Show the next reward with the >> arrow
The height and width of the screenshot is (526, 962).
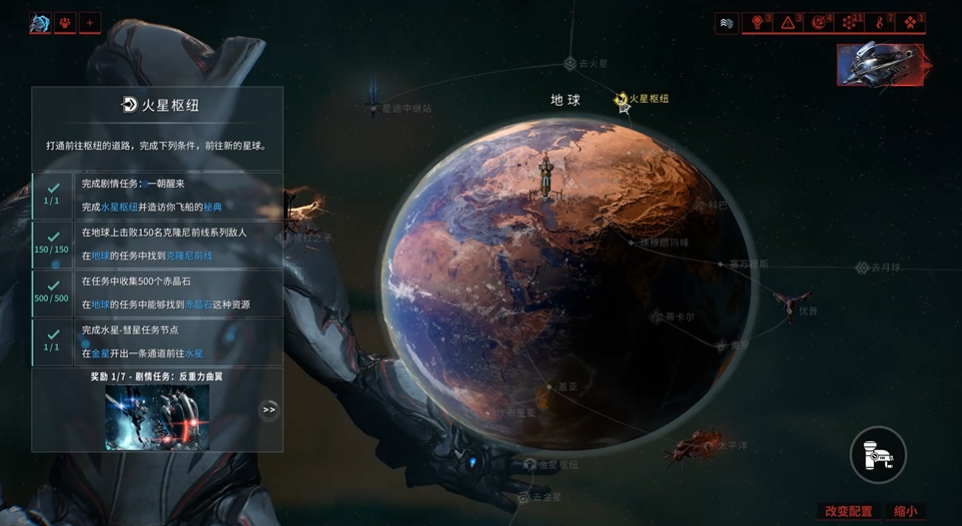268,409
